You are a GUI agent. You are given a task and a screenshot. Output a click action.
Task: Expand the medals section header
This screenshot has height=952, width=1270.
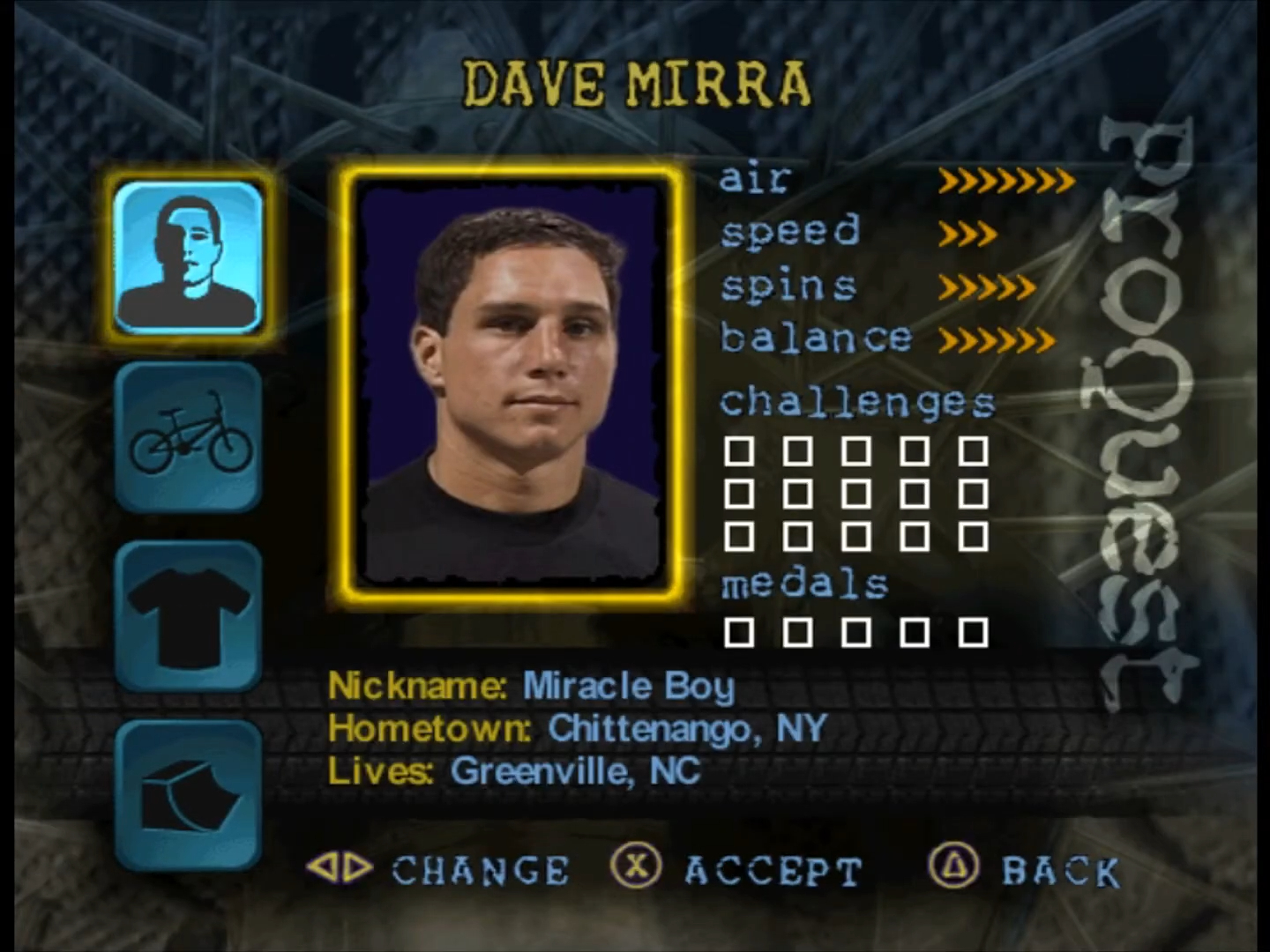pos(803,583)
